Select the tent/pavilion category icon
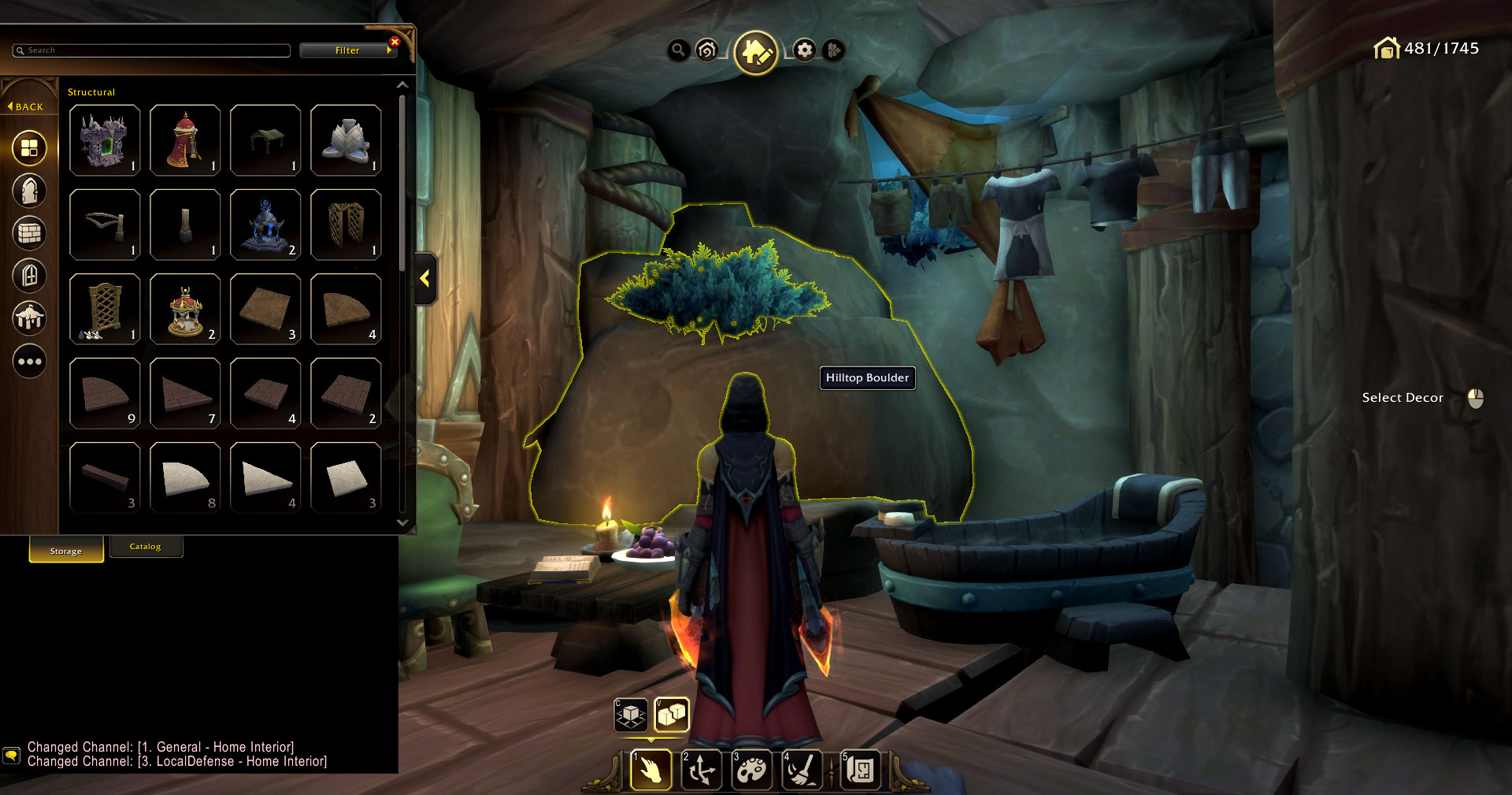This screenshot has height=795, width=1512. pyautogui.click(x=29, y=318)
